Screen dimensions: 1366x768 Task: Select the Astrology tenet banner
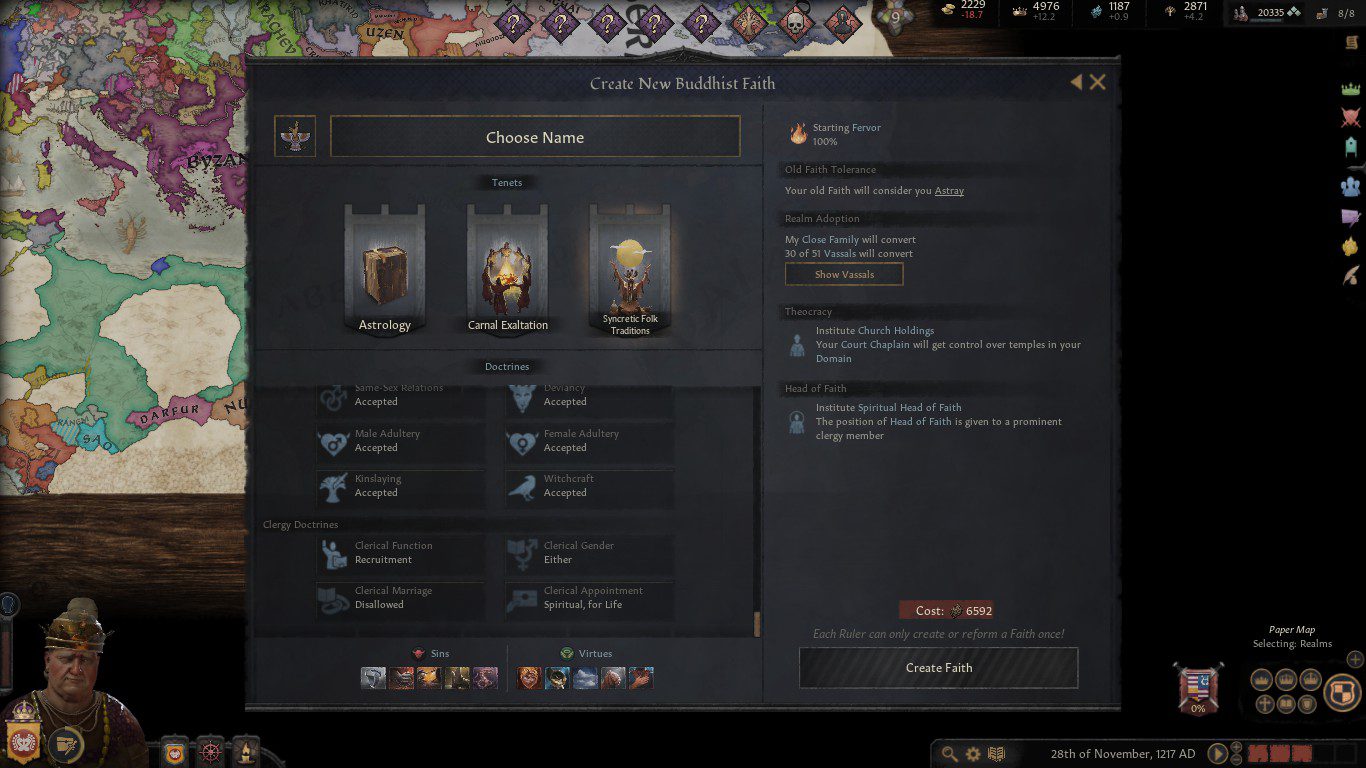pos(385,268)
